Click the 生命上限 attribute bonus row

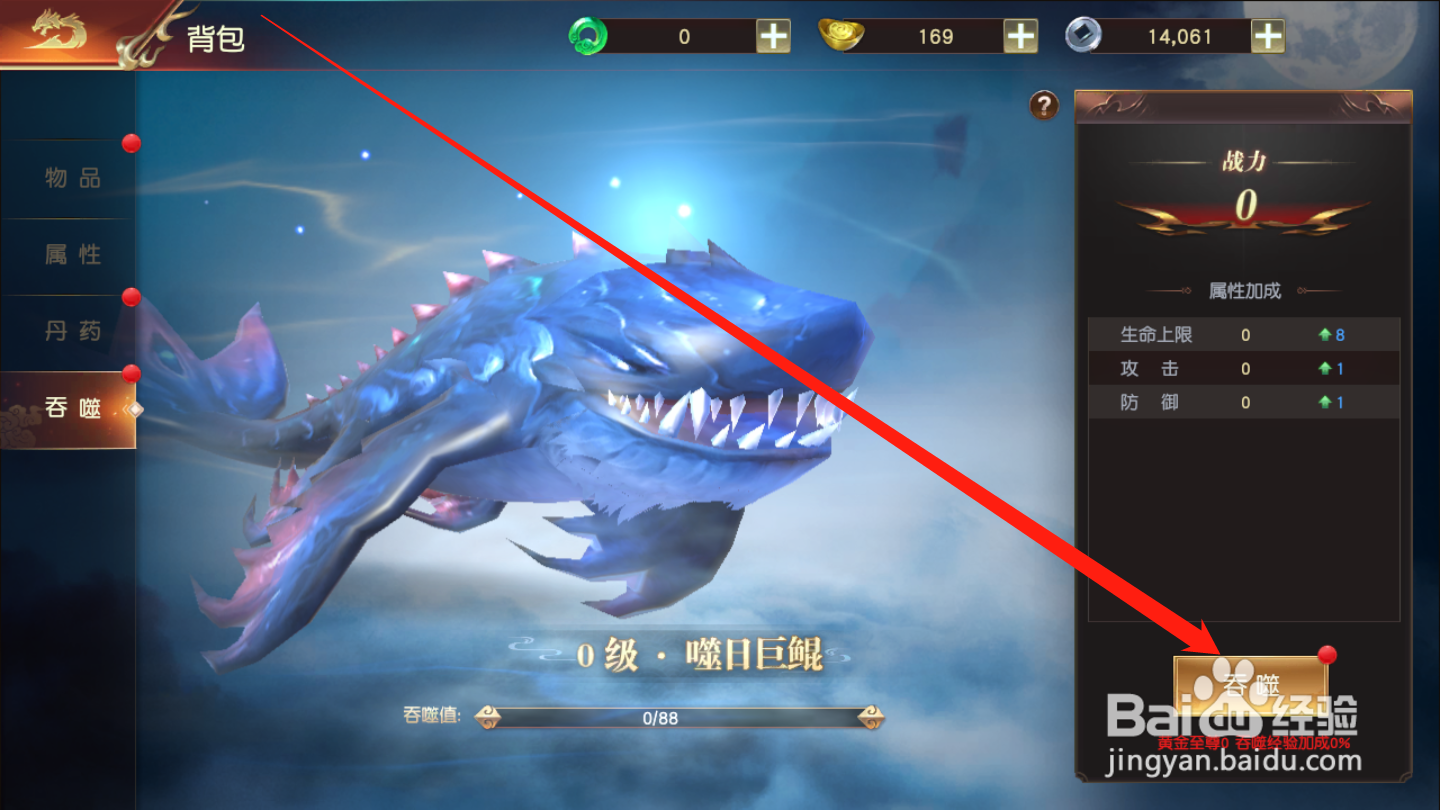1240,335
